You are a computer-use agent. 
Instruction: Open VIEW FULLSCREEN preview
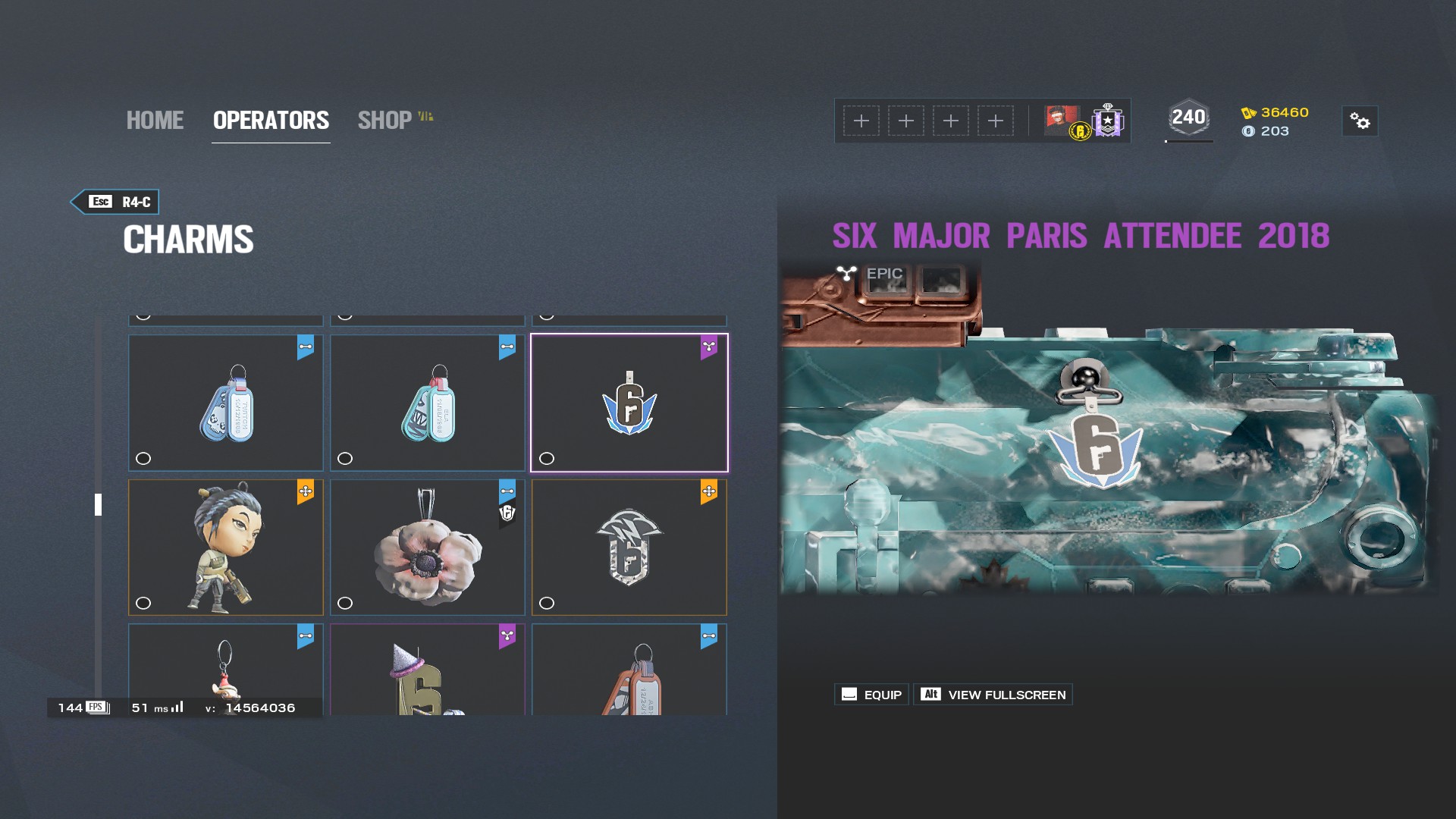tap(993, 694)
